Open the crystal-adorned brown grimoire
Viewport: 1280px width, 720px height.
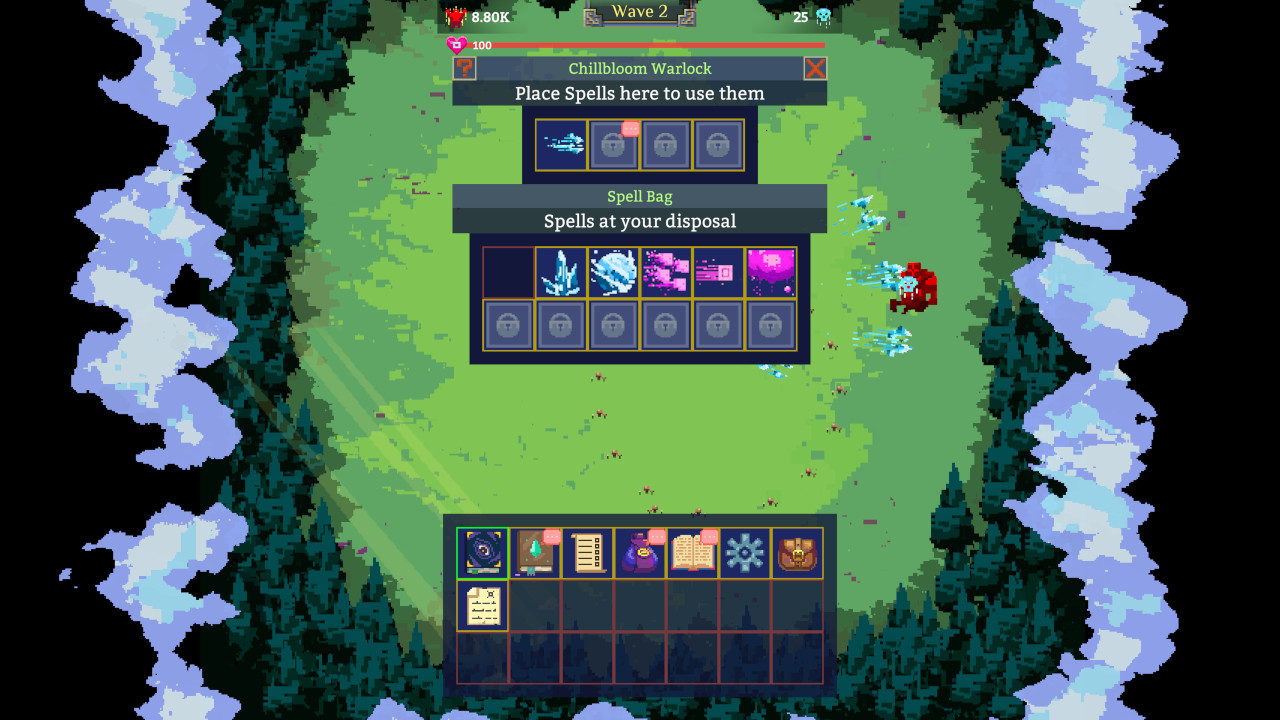coord(536,553)
